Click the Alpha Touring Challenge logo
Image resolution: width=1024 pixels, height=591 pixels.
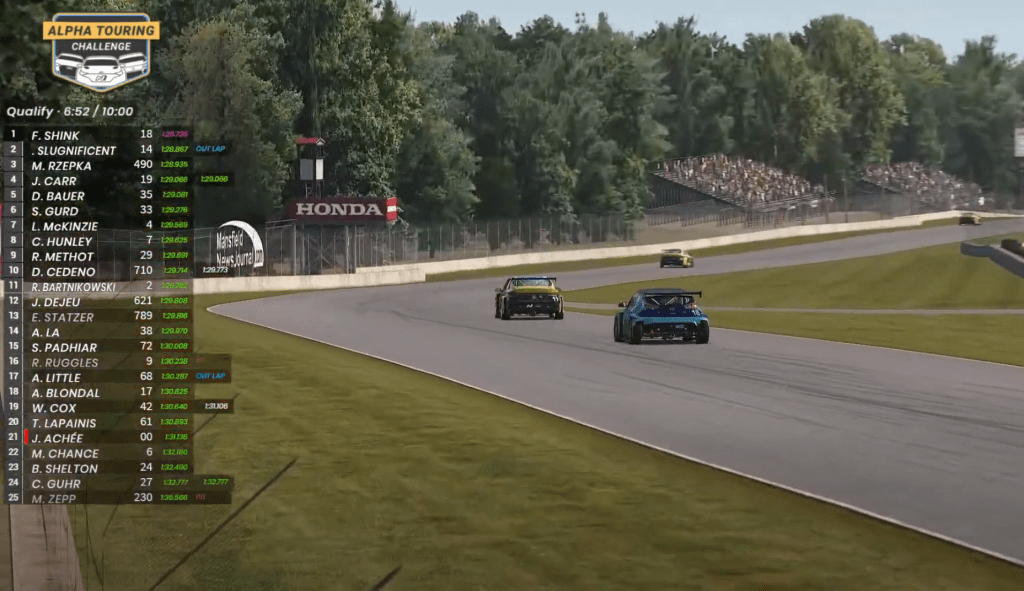(101, 51)
